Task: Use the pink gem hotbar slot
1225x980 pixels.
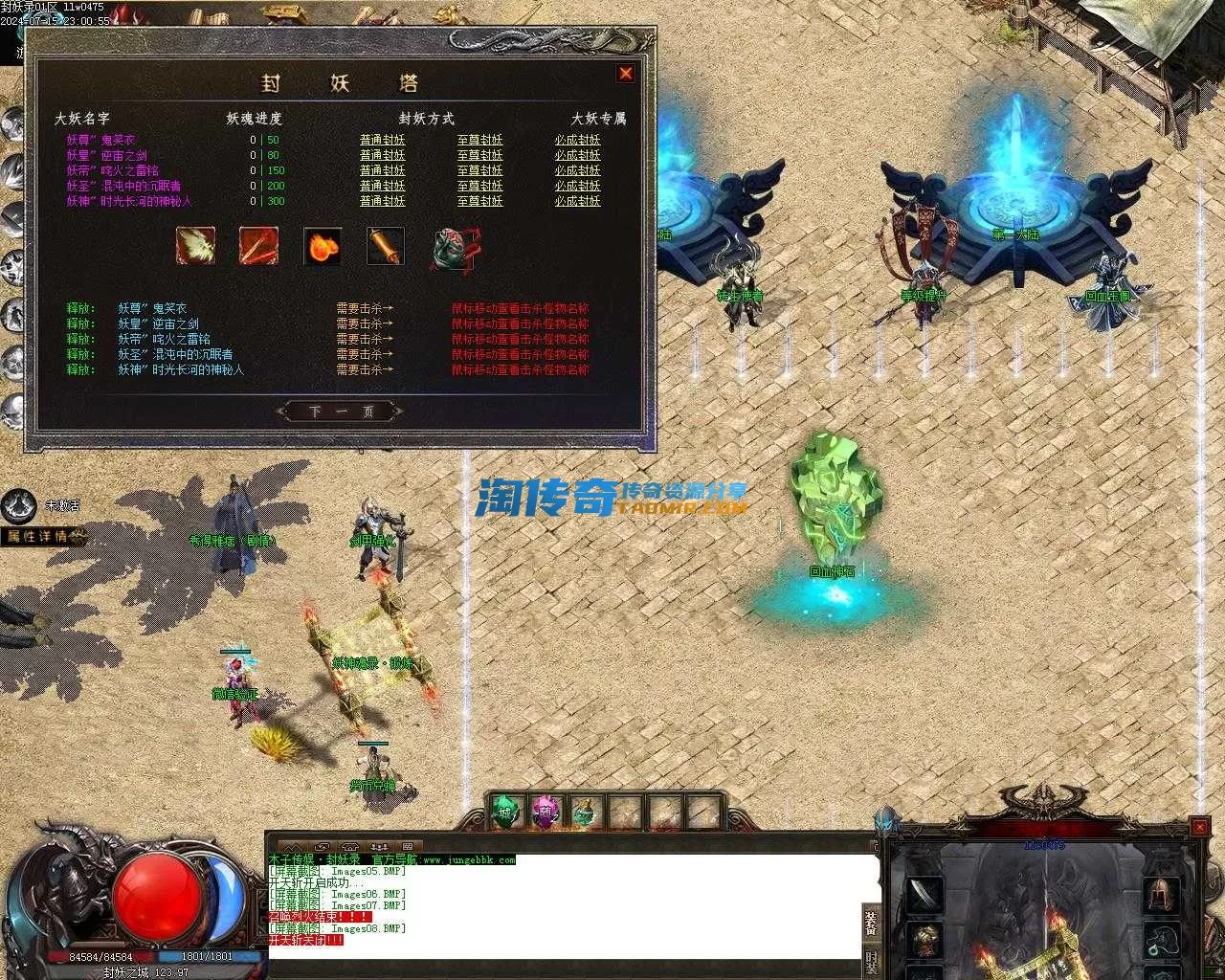Action: click(x=543, y=813)
